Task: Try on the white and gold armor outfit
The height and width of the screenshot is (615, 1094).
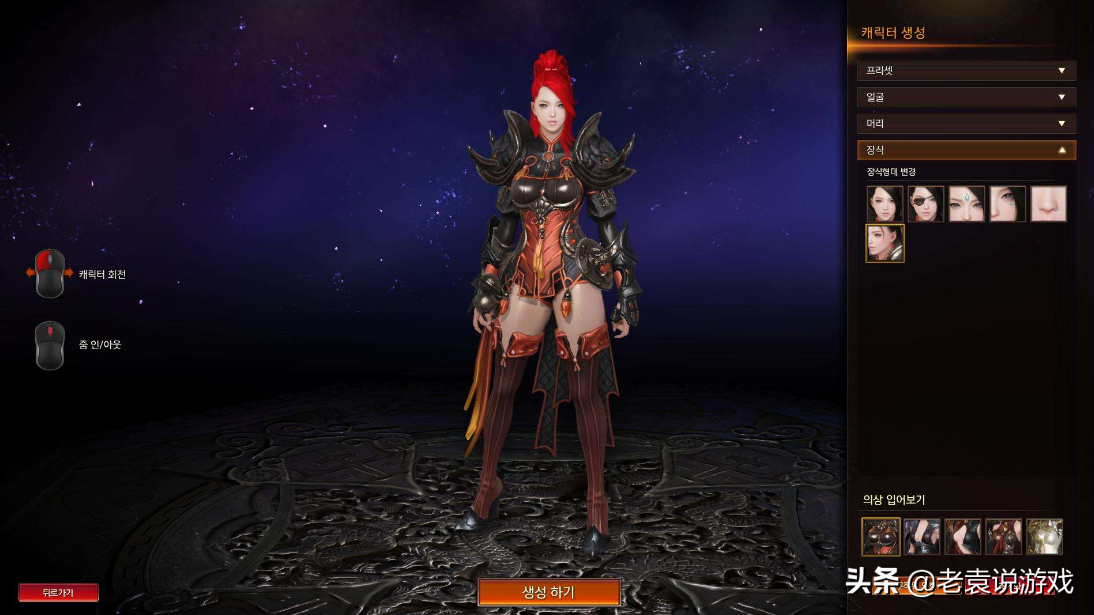Action: click(x=1045, y=537)
